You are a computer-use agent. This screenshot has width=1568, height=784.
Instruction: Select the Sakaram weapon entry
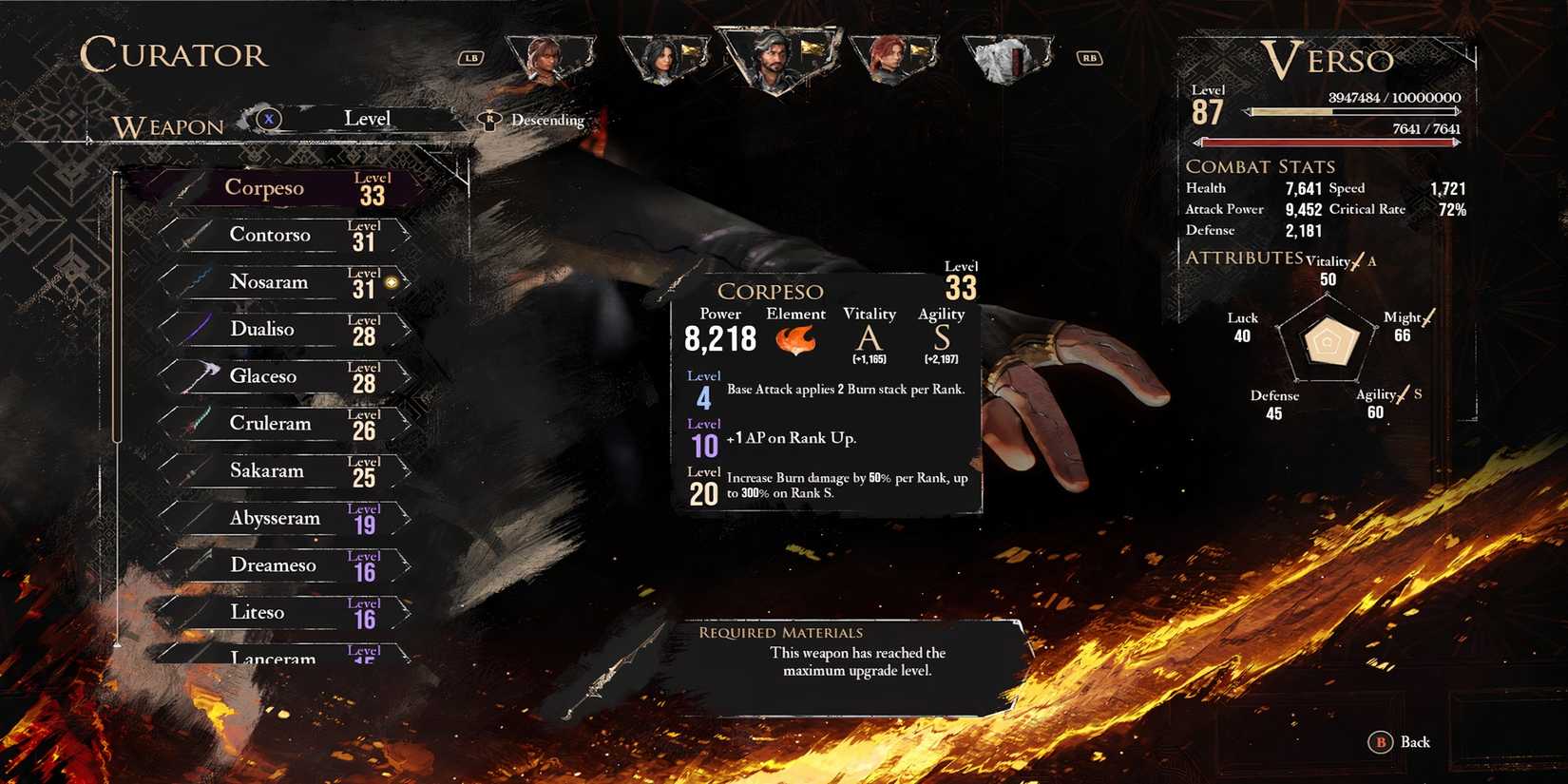coord(268,470)
